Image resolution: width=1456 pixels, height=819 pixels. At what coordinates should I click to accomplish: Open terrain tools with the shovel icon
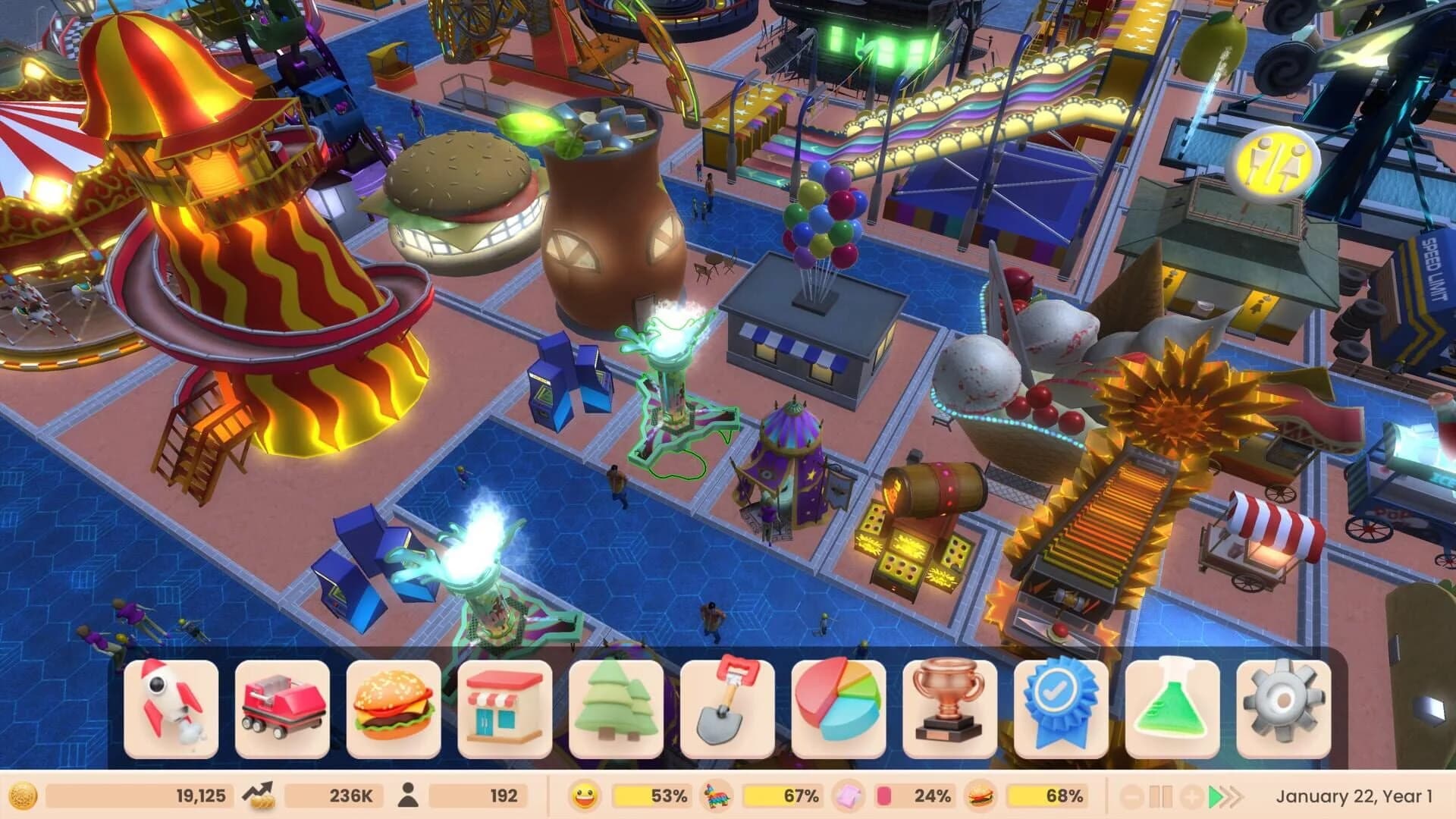pyautogui.click(x=724, y=708)
